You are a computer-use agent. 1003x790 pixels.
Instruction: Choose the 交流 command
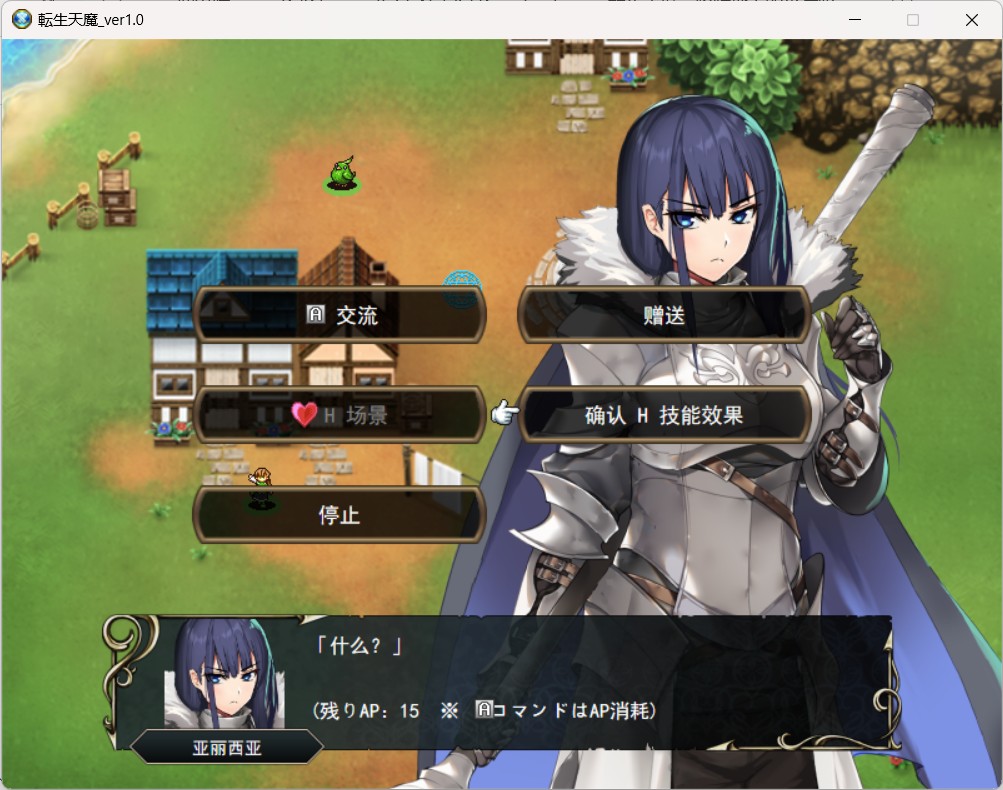tap(339, 315)
